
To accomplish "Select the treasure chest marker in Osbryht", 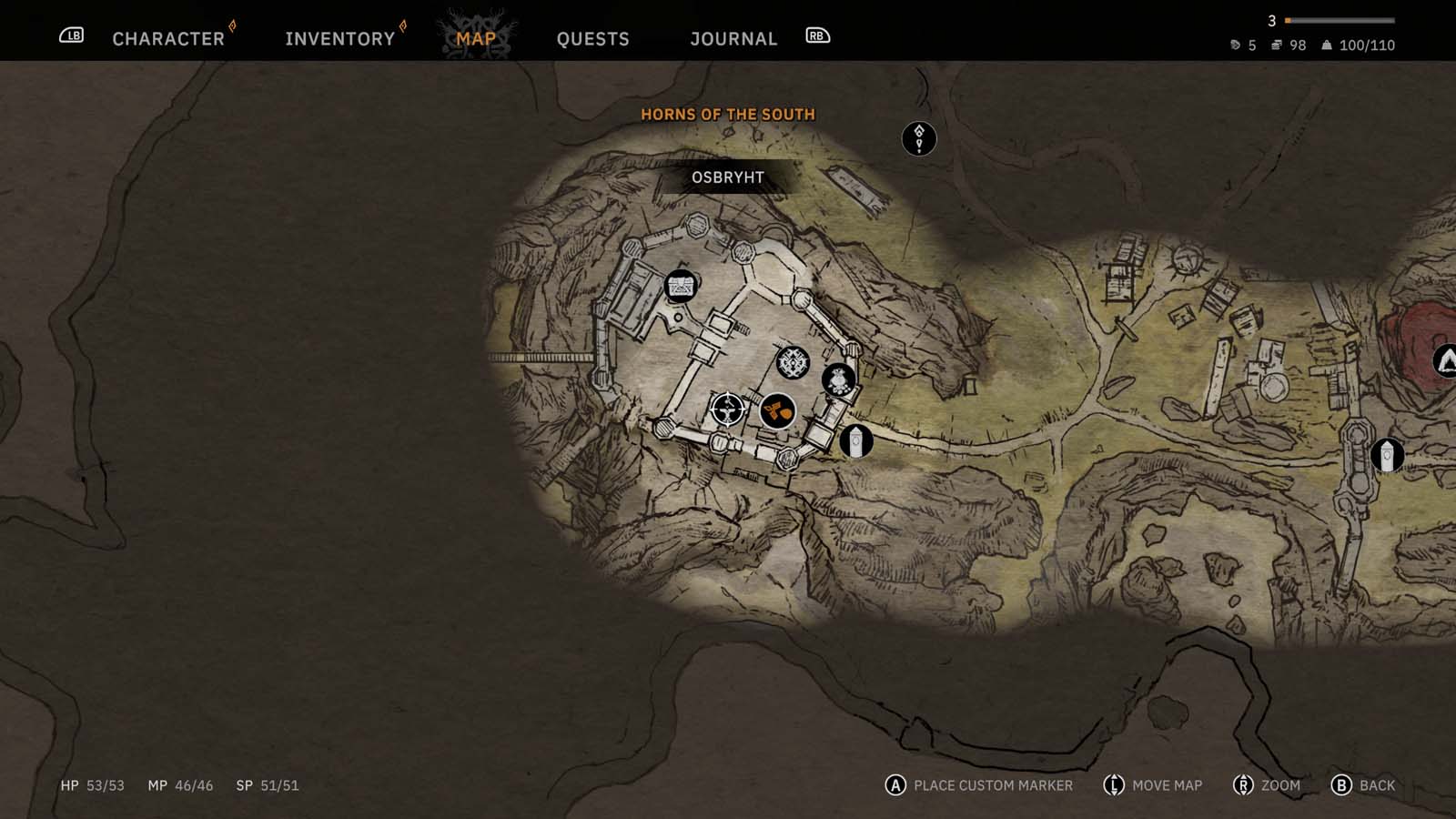I will pos(680,286).
